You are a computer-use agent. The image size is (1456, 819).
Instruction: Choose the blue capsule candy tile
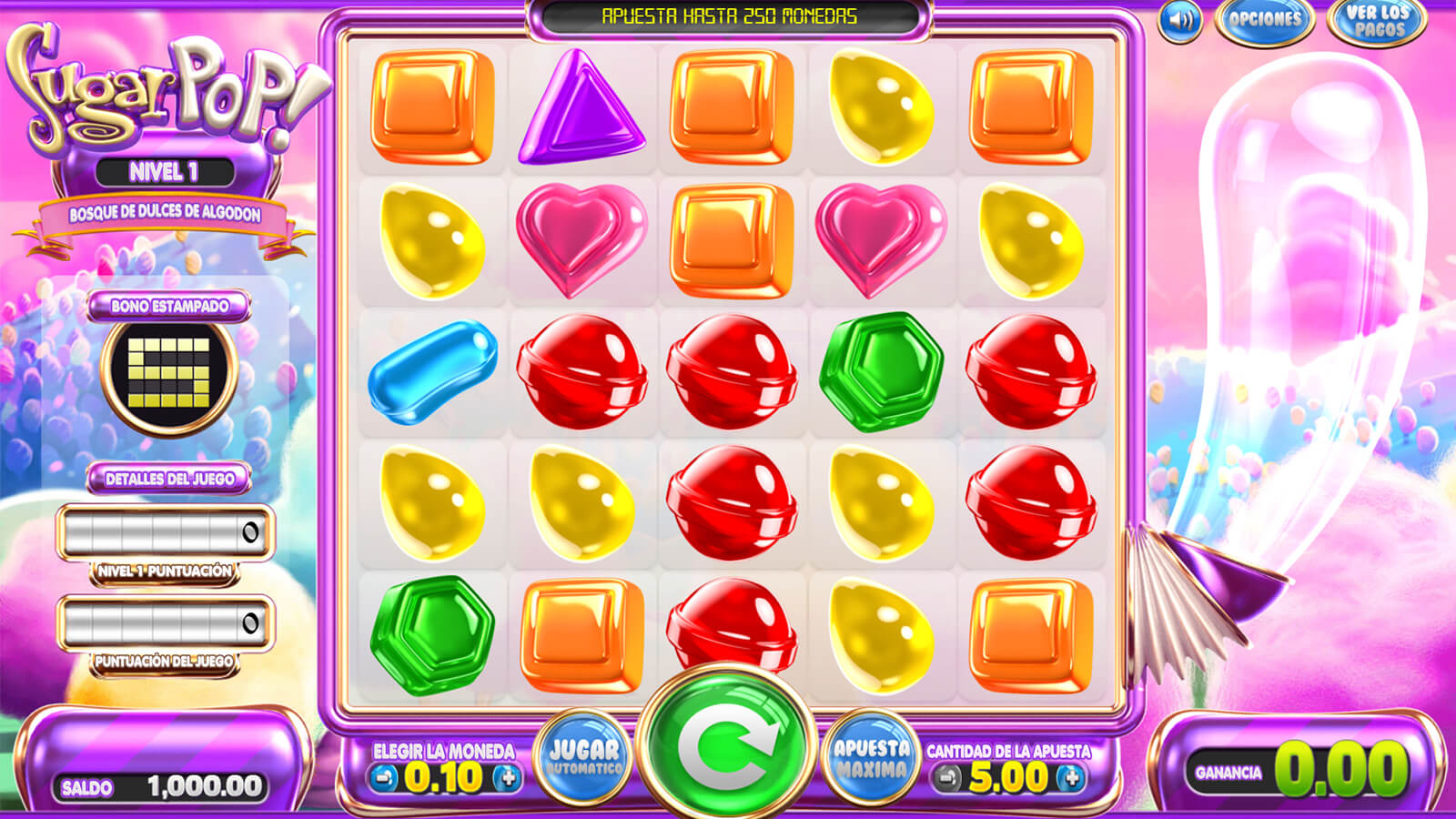[x=432, y=372]
